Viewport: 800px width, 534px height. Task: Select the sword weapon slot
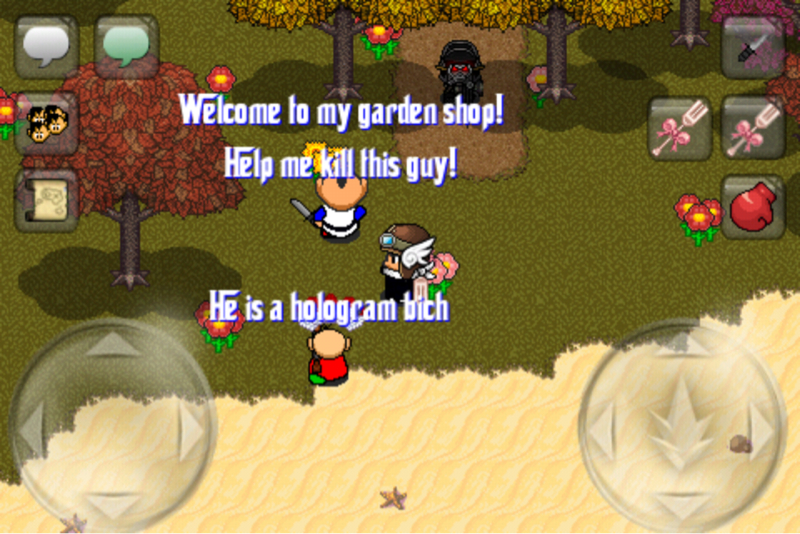click(752, 46)
